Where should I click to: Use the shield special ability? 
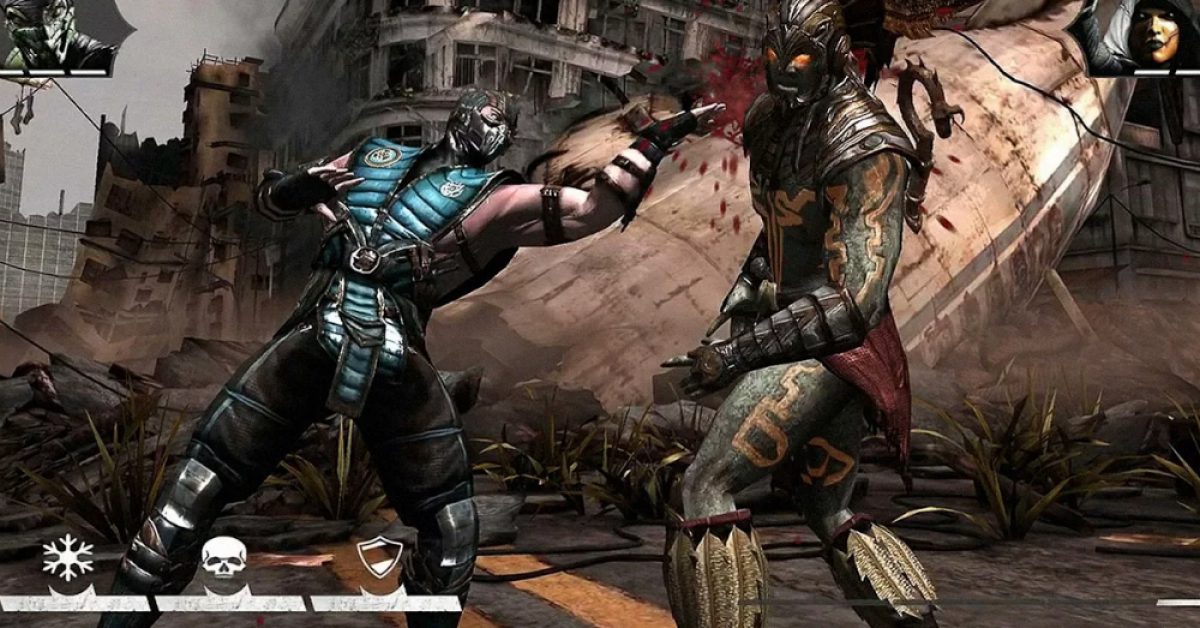click(380, 558)
